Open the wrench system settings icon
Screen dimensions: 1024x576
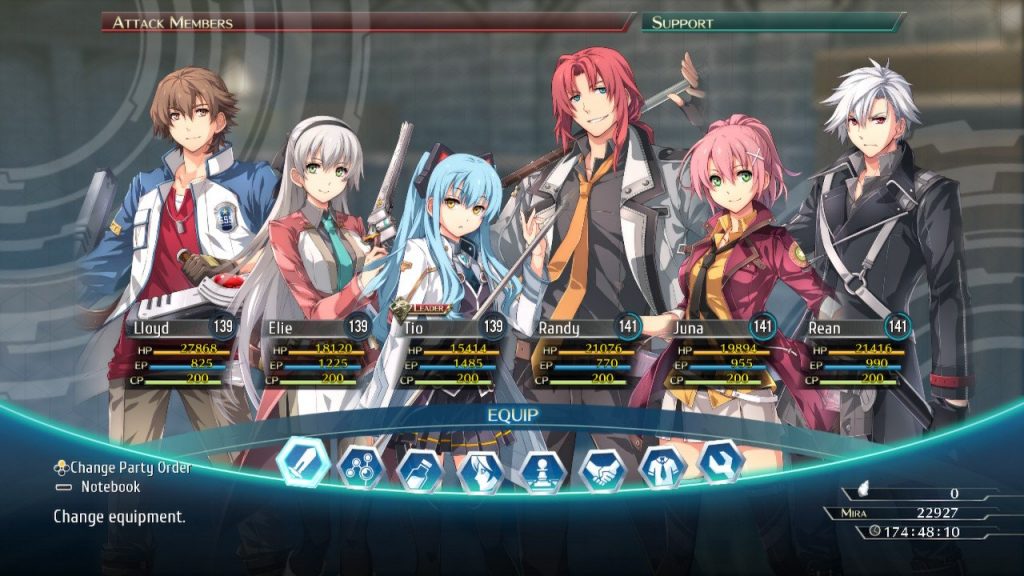(x=721, y=461)
